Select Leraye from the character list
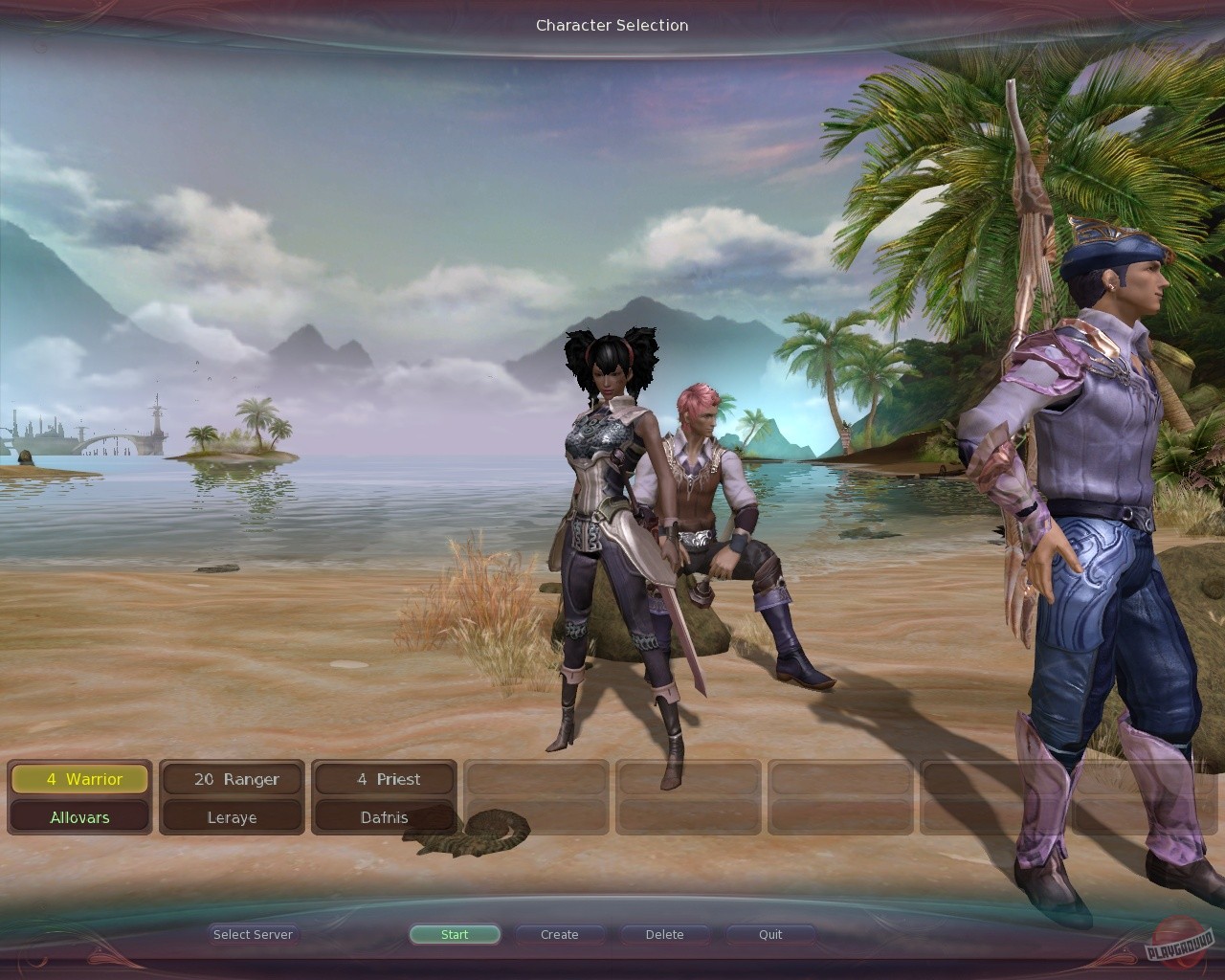 (231, 817)
